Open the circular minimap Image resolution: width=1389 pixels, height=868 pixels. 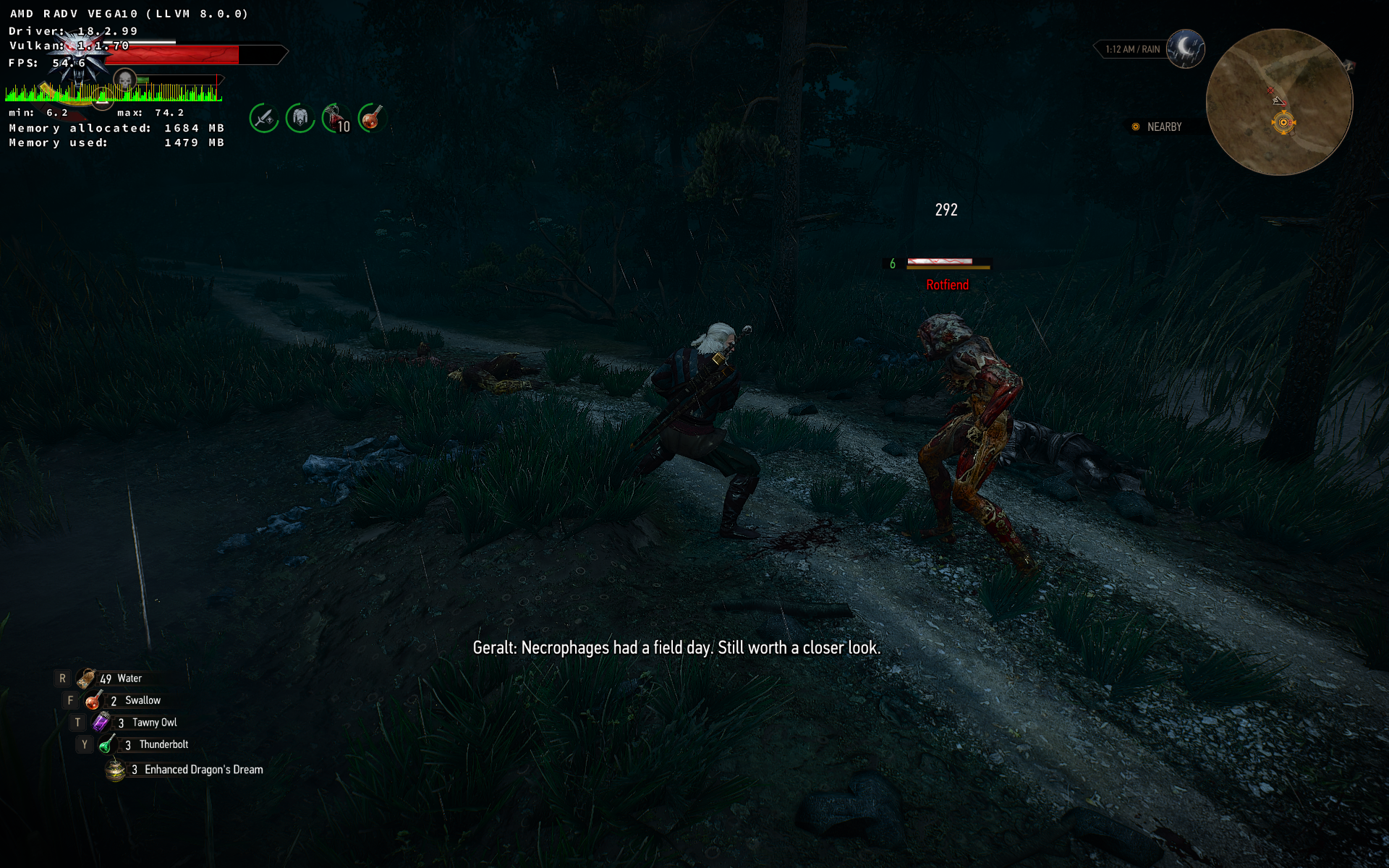tap(1279, 102)
